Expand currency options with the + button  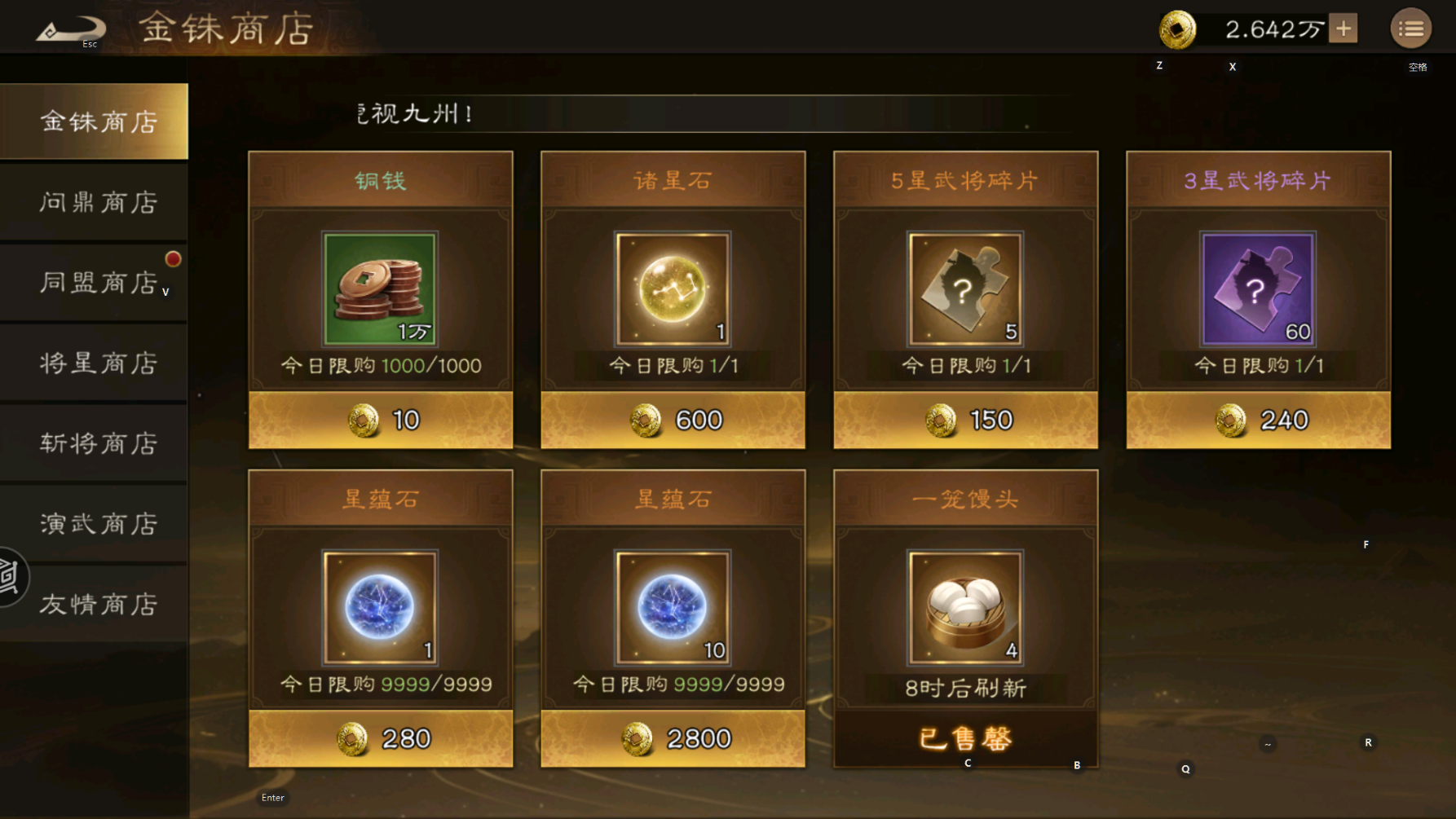pos(1342,28)
